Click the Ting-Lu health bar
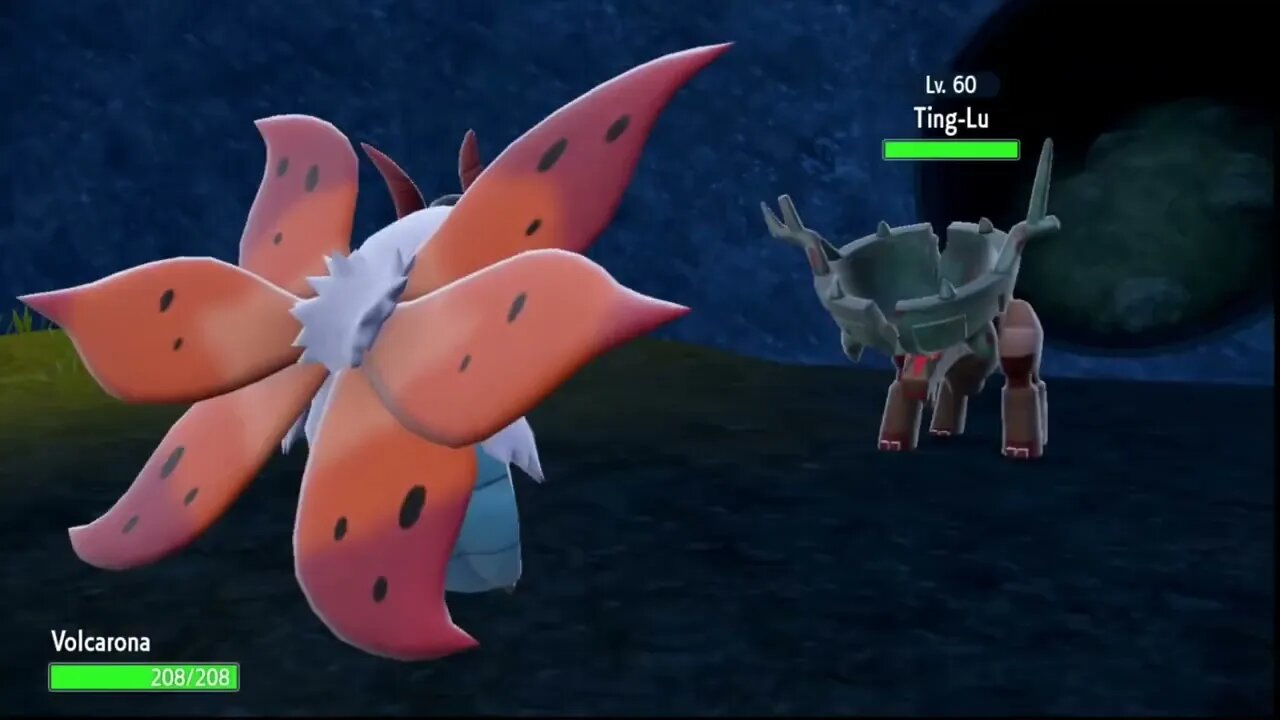 pyautogui.click(x=949, y=150)
